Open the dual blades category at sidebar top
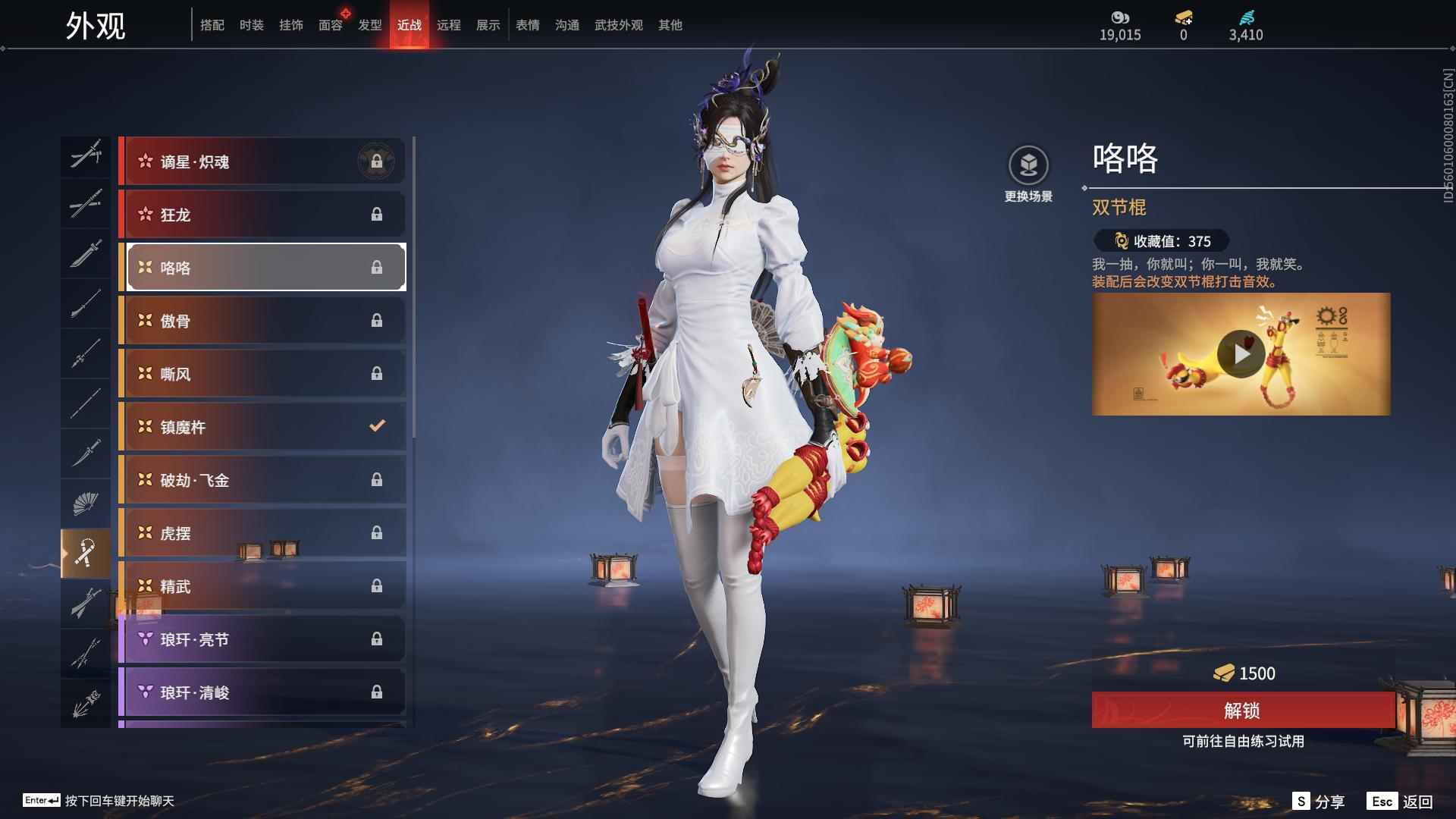The width and height of the screenshot is (1456, 819). 86,155
